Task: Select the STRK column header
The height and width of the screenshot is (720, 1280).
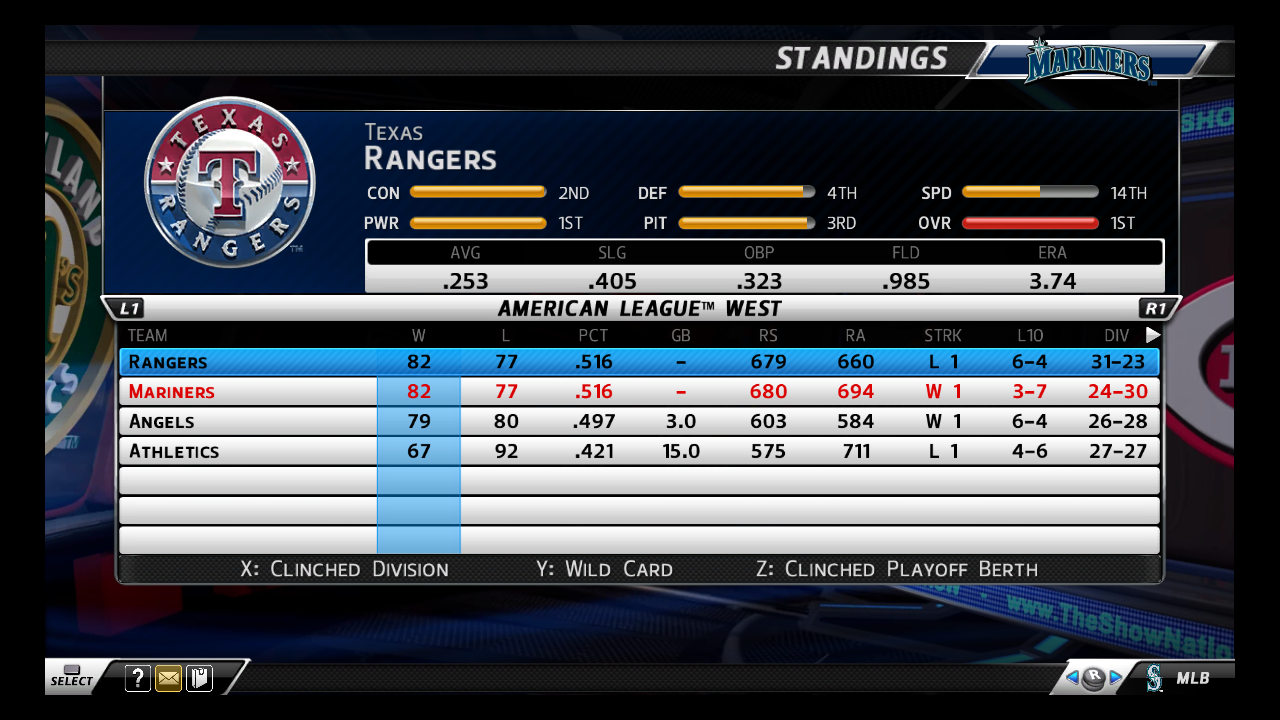Action: (943, 336)
